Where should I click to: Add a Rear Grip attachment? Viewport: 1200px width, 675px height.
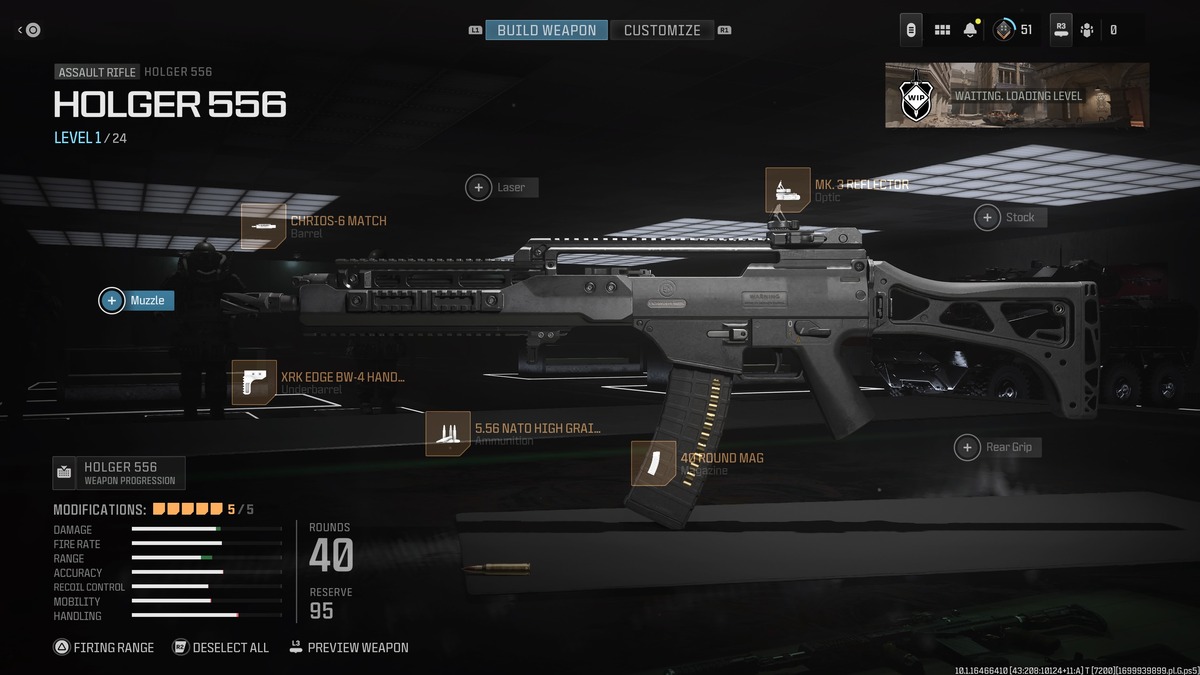pos(998,447)
